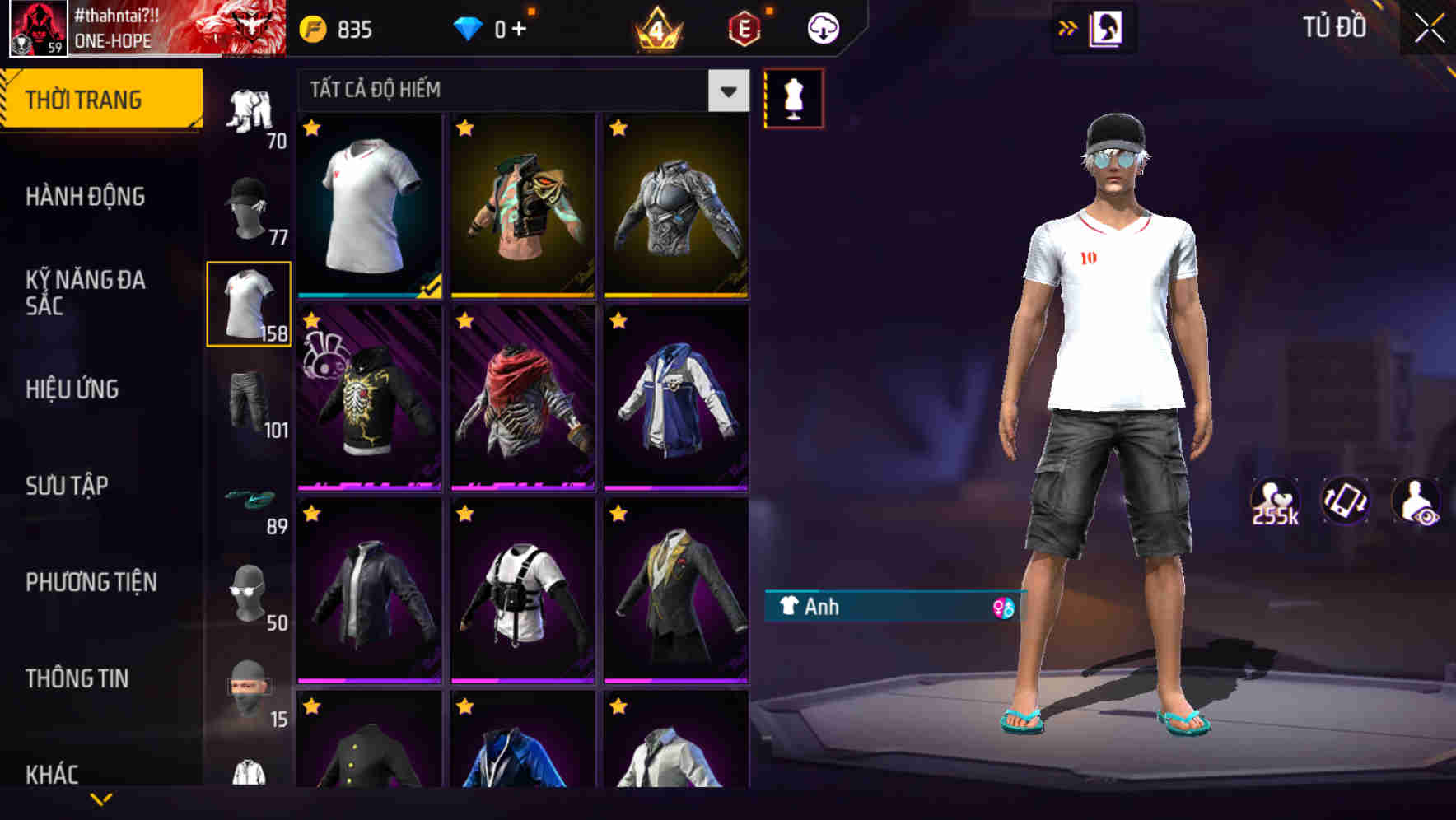Open the PHƯƠNG TIỆN category

pos(92,582)
